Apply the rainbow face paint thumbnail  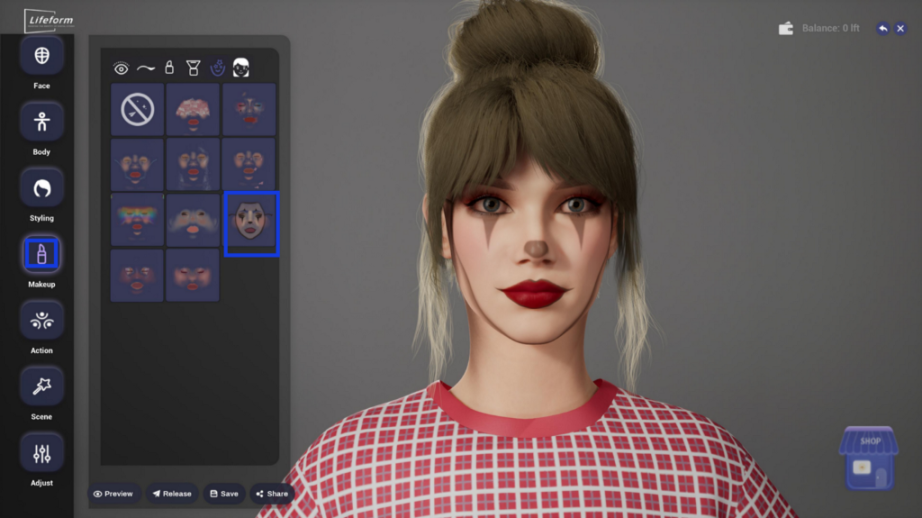click(137, 220)
